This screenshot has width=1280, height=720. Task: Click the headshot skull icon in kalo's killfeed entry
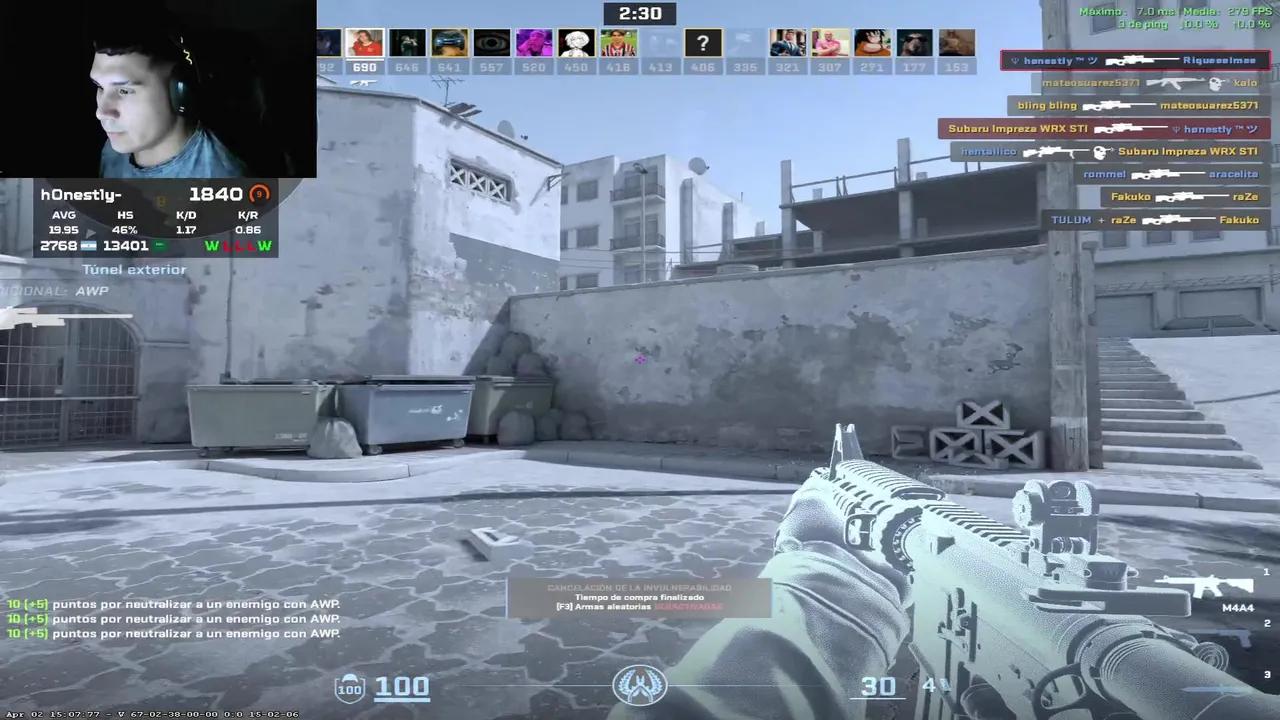pyautogui.click(x=1214, y=82)
